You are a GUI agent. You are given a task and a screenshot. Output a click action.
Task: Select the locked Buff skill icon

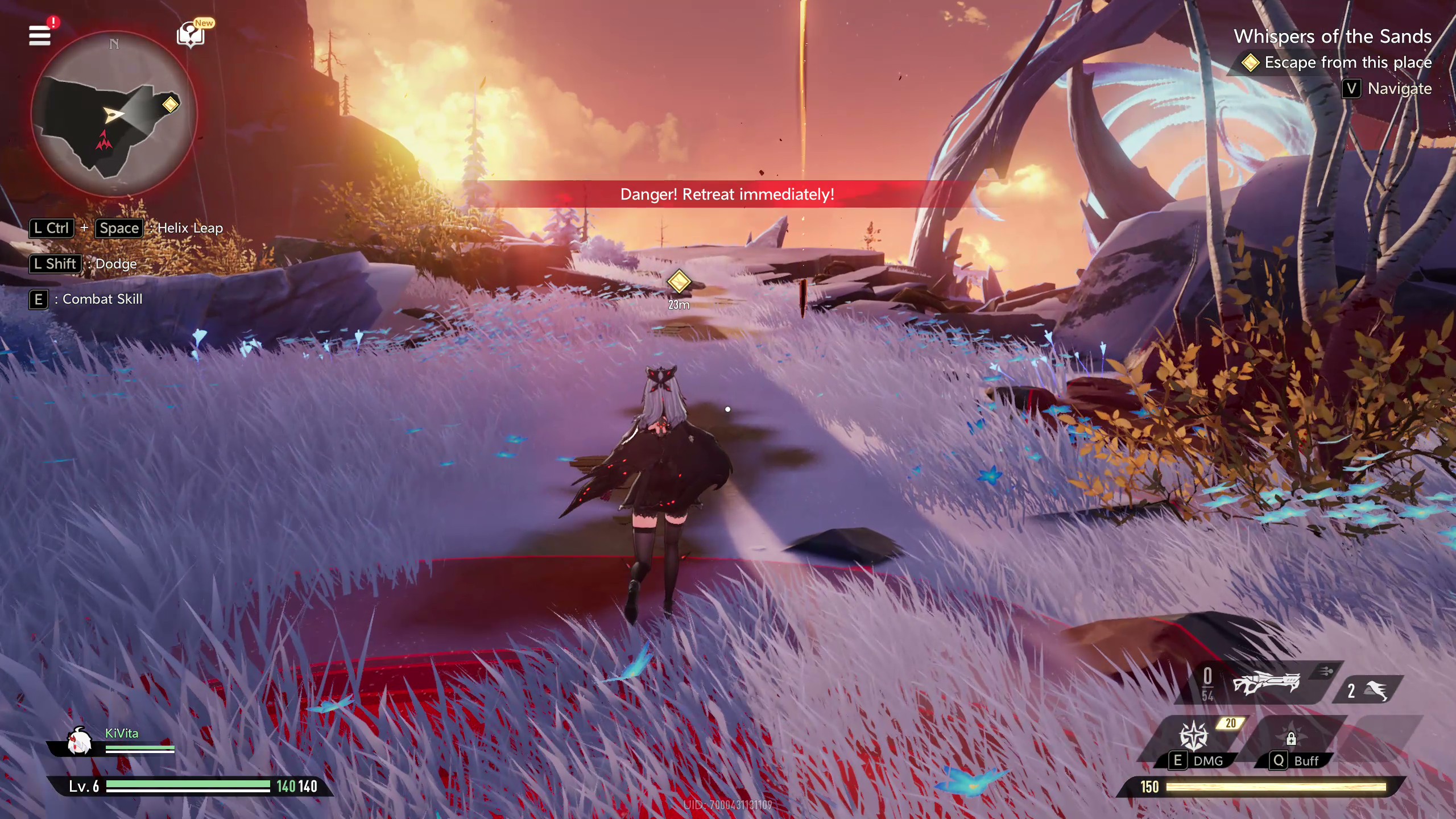(1291, 738)
